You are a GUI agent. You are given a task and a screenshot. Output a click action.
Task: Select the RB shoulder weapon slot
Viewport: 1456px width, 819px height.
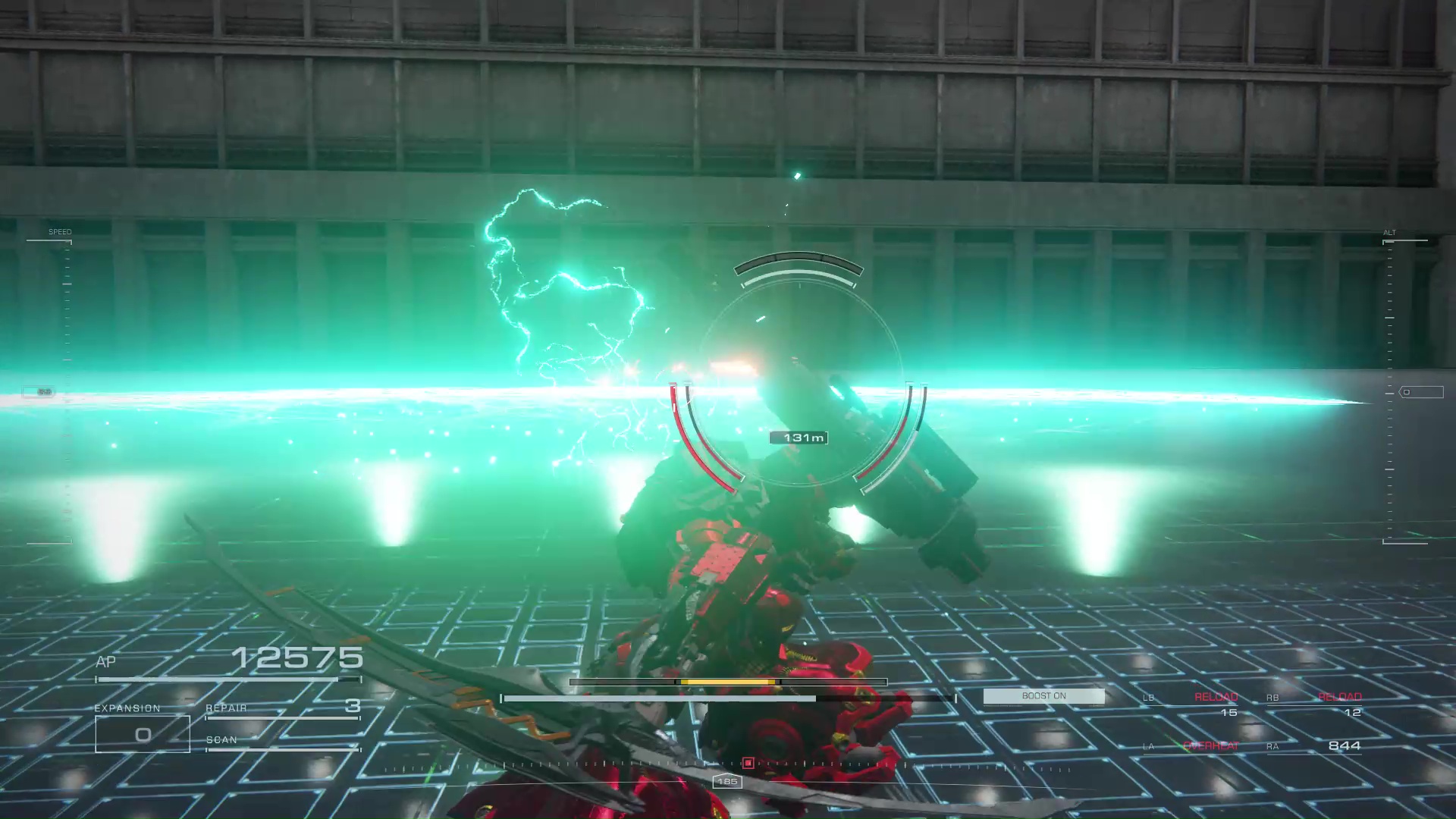coord(1315,704)
